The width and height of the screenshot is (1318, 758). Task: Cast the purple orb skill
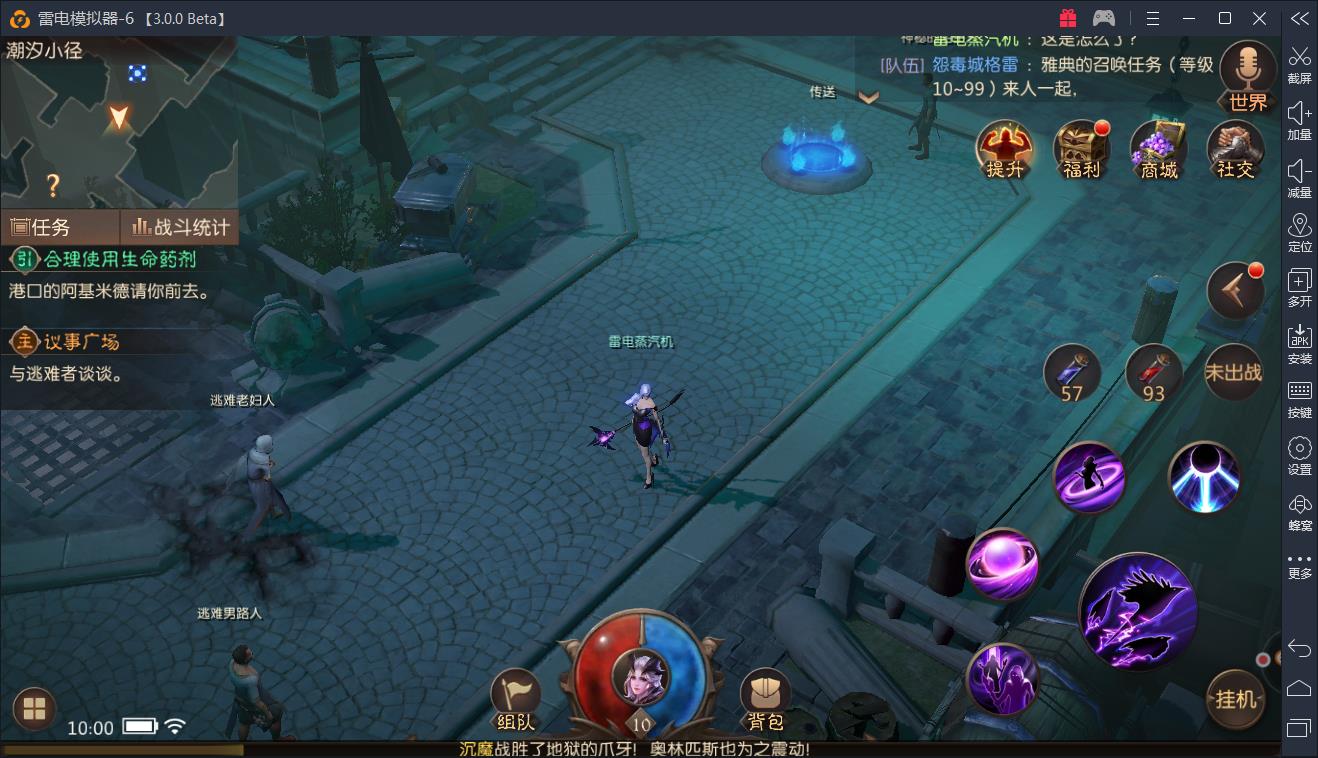click(x=1002, y=563)
